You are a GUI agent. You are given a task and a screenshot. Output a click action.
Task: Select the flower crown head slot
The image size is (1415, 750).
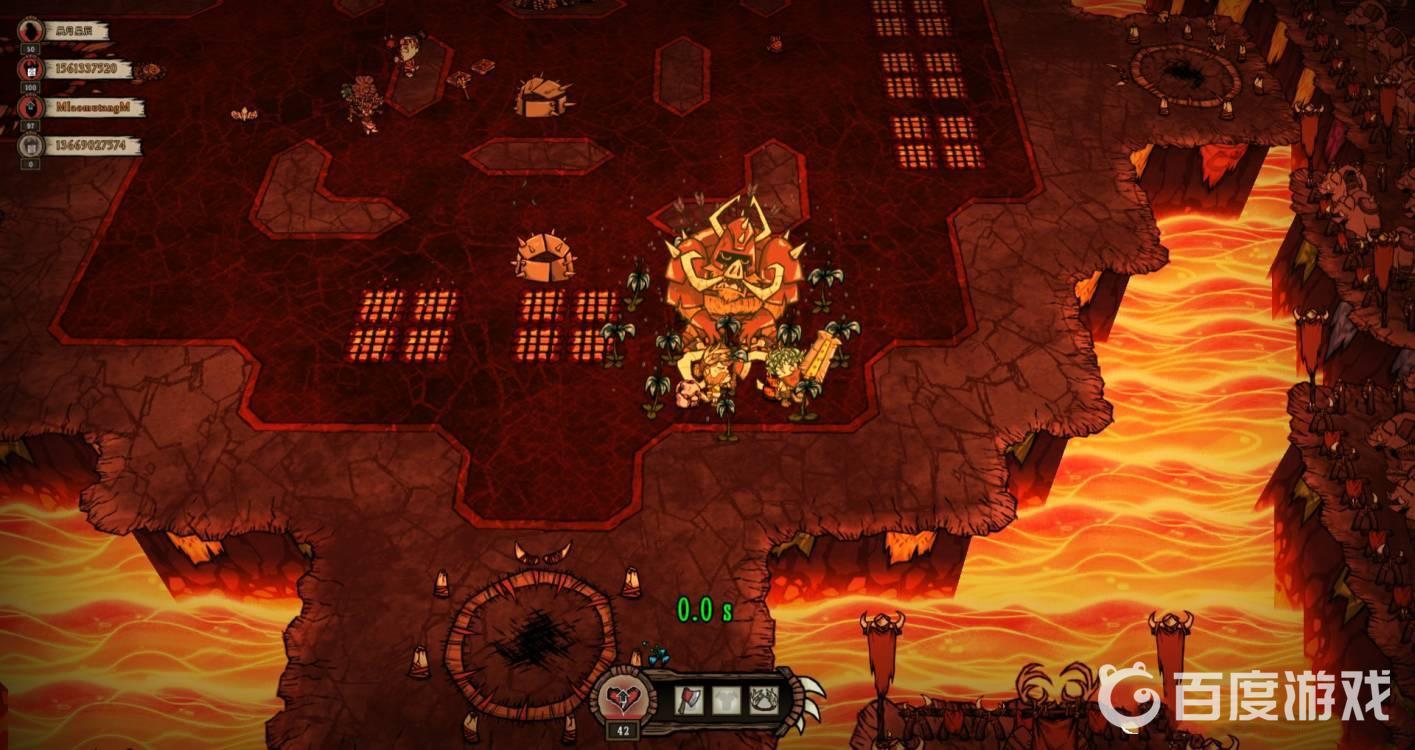pos(765,699)
